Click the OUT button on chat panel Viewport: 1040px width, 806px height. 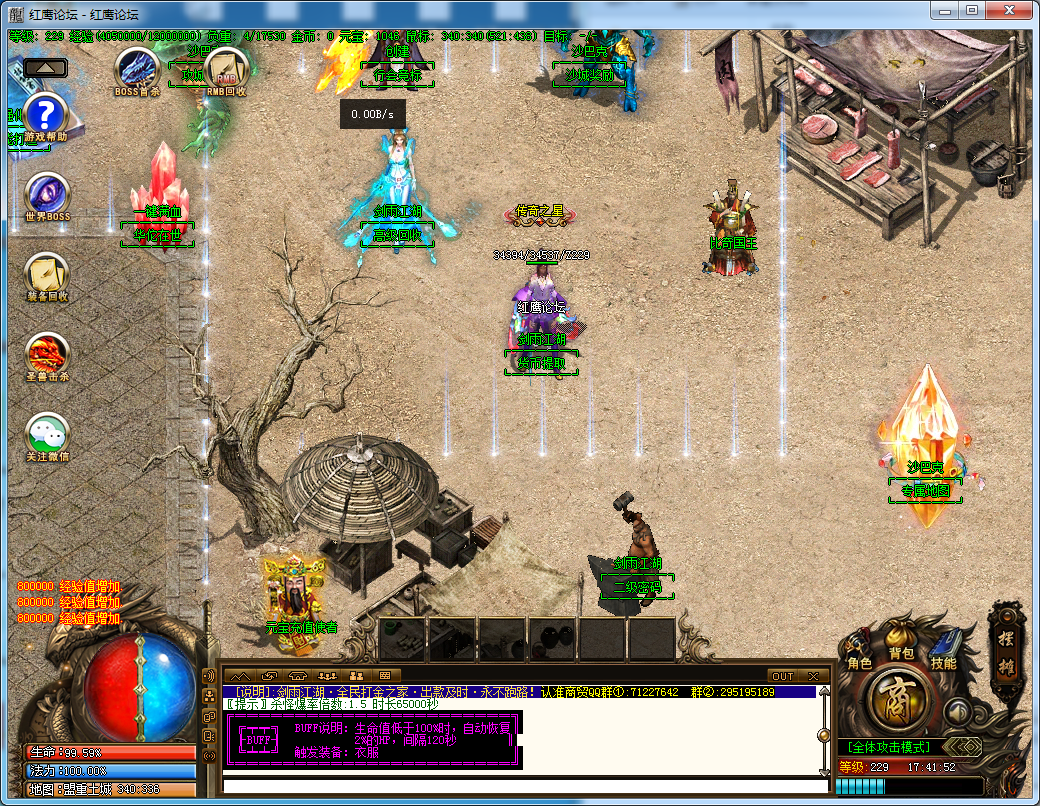coord(783,676)
